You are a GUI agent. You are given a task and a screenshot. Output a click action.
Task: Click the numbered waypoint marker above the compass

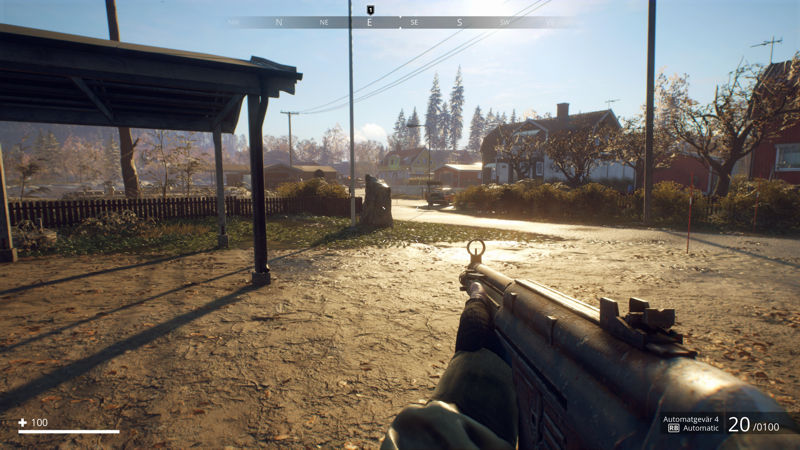pyautogui.click(x=370, y=10)
